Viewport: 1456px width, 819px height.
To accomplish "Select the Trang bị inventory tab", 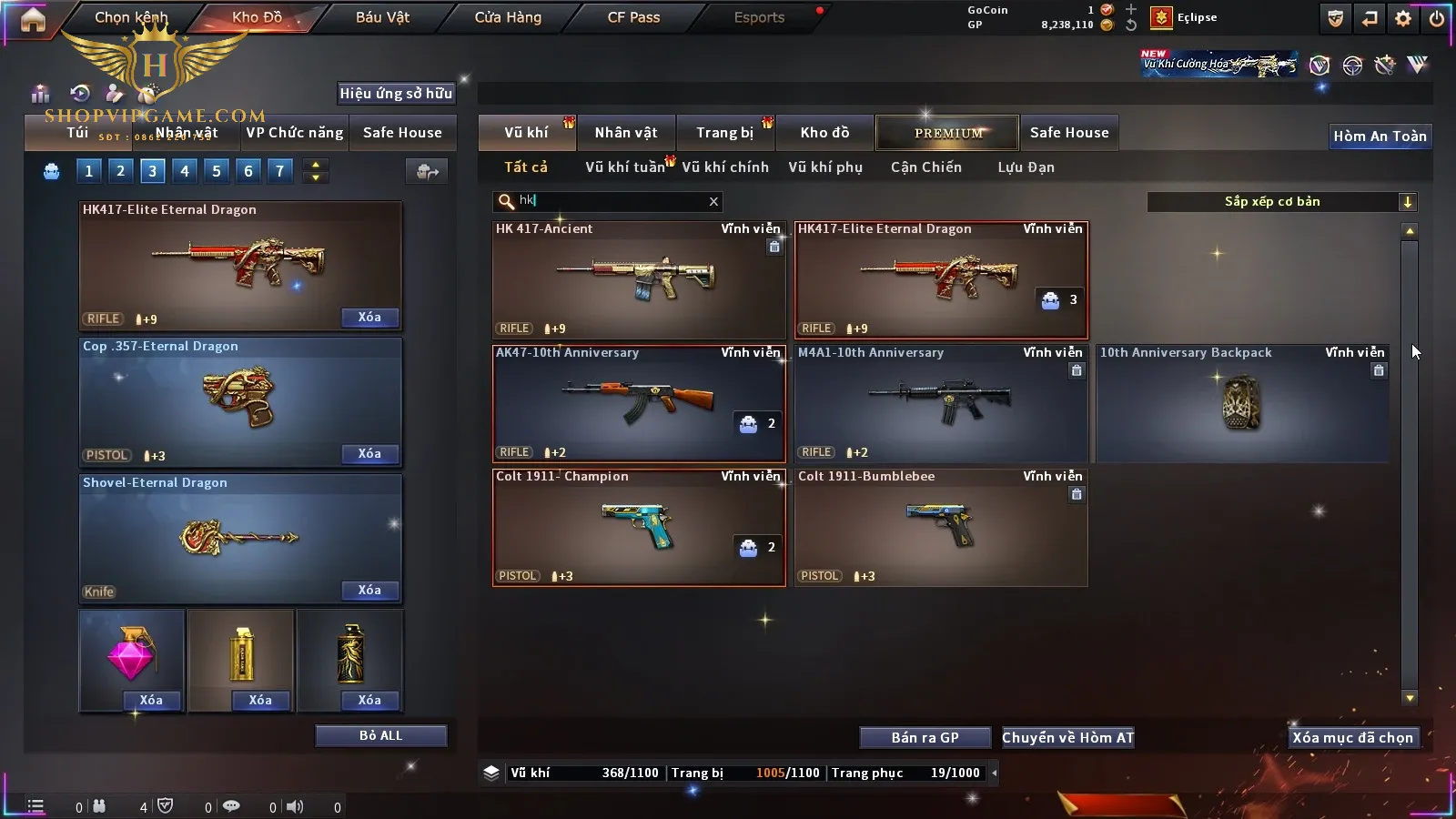I will [x=724, y=133].
